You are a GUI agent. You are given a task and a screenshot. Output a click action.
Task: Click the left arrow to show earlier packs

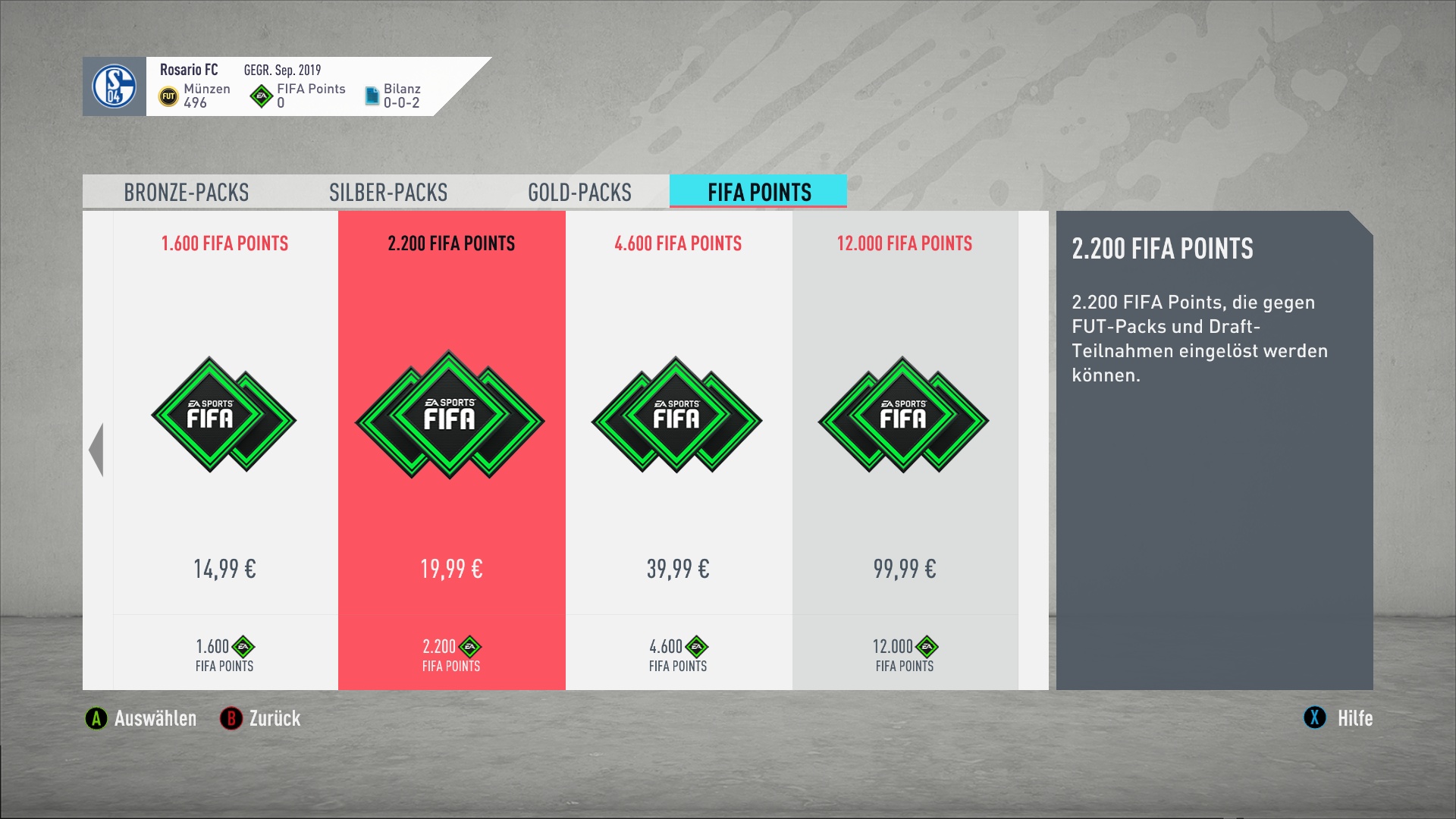[x=96, y=450]
